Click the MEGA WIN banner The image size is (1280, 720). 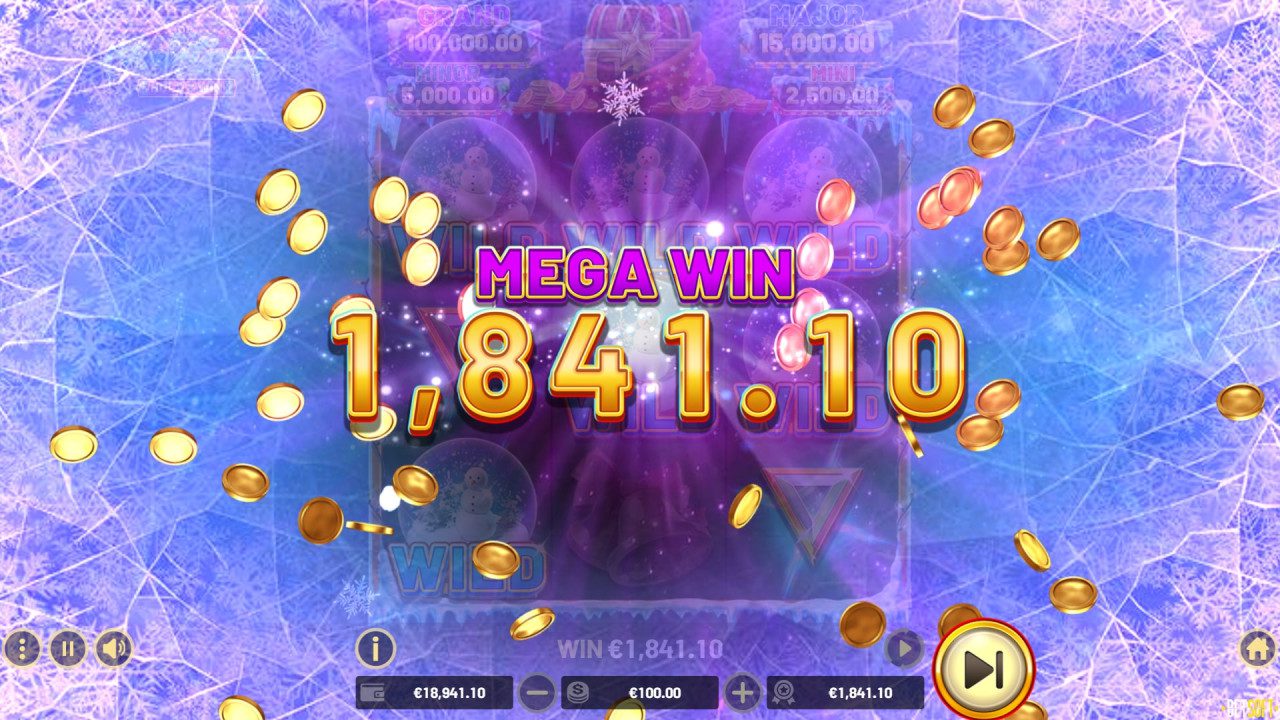pyautogui.click(x=634, y=272)
